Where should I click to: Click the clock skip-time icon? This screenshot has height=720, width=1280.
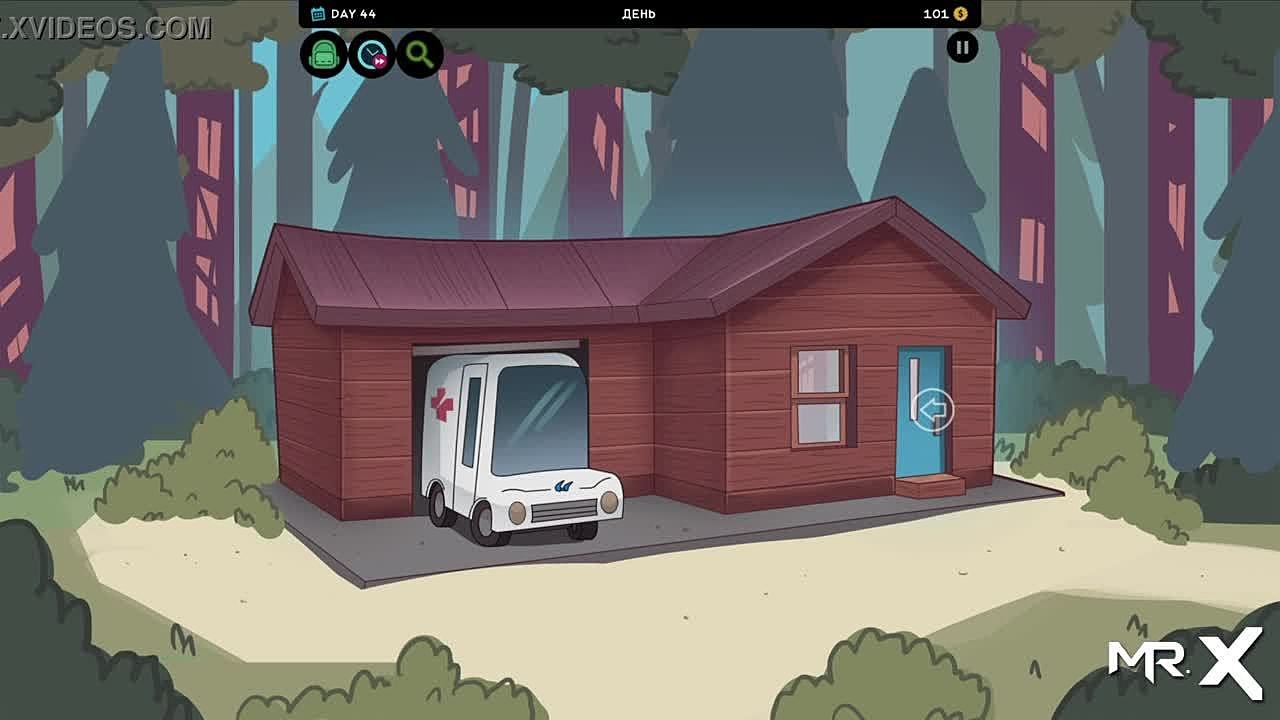(x=372, y=54)
